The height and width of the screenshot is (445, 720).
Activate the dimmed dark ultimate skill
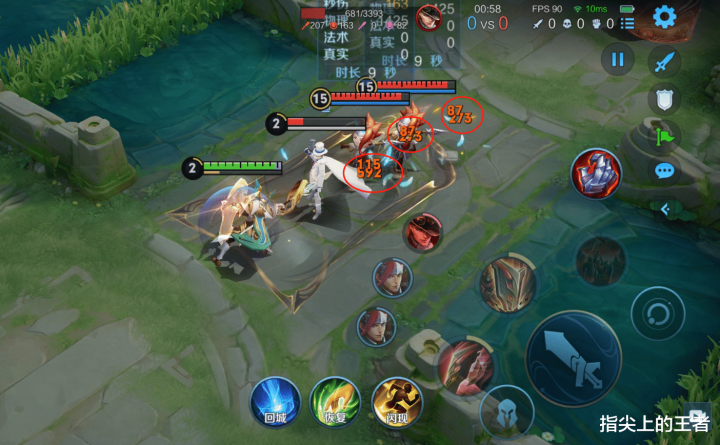pos(600,261)
